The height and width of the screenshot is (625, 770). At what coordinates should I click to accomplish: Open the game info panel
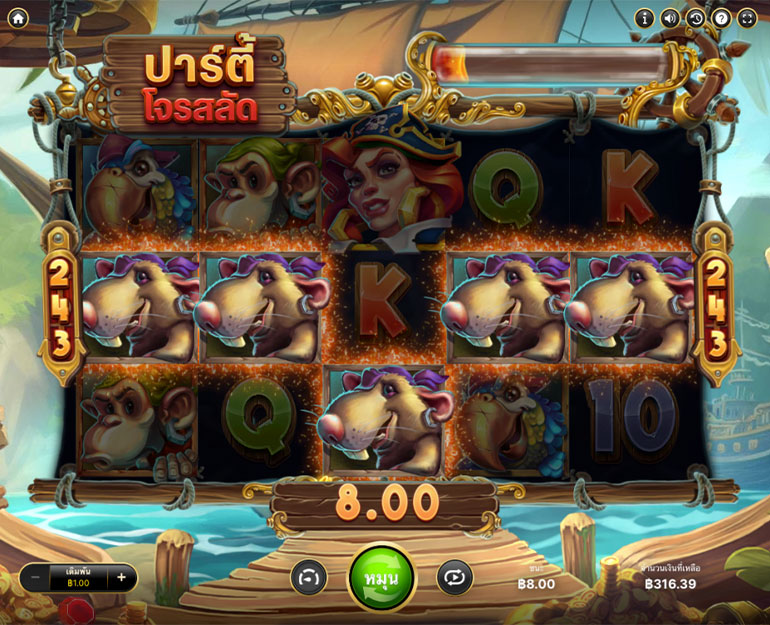(645, 18)
